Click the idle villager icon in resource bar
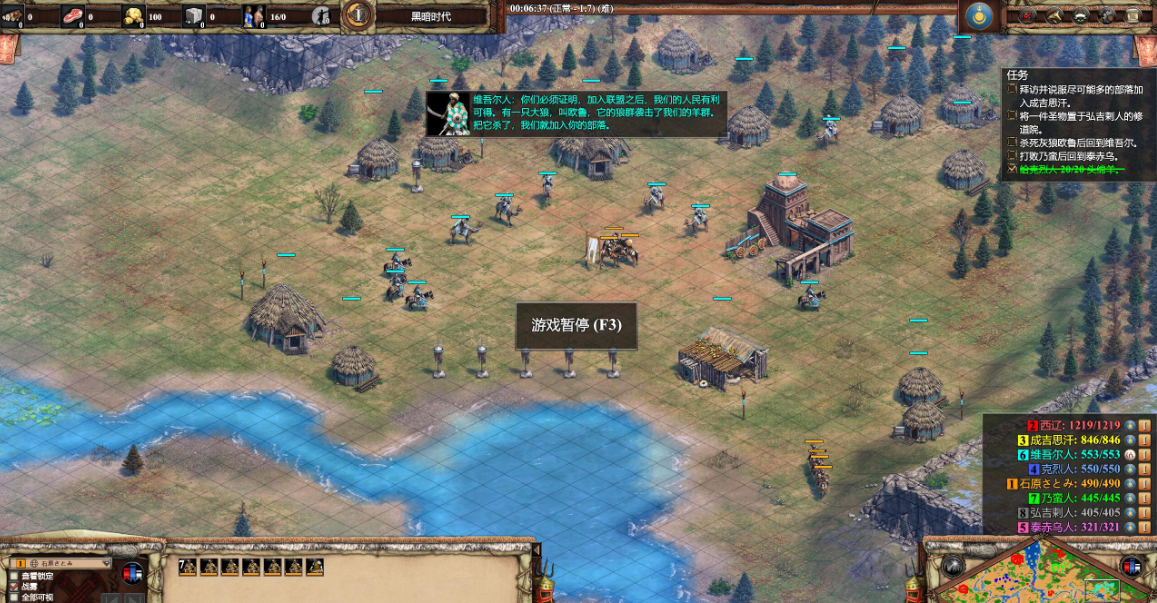1157x603 pixels. pos(322,16)
